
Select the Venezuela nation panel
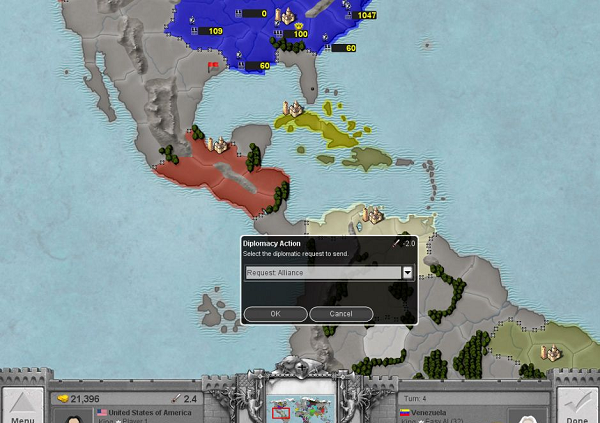click(460, 412)
